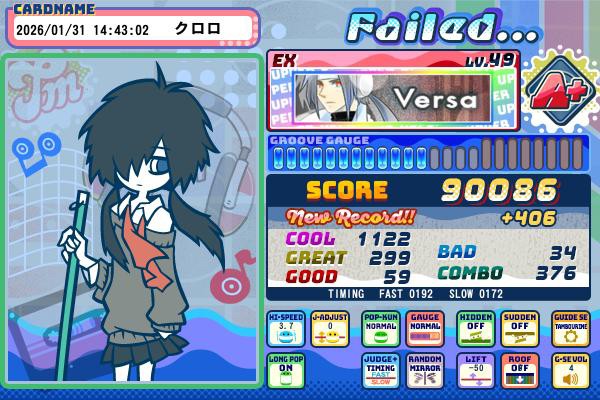Select the RANDOM mirror tile
Screen dimensions: 600x400
(x=426, y=370)
